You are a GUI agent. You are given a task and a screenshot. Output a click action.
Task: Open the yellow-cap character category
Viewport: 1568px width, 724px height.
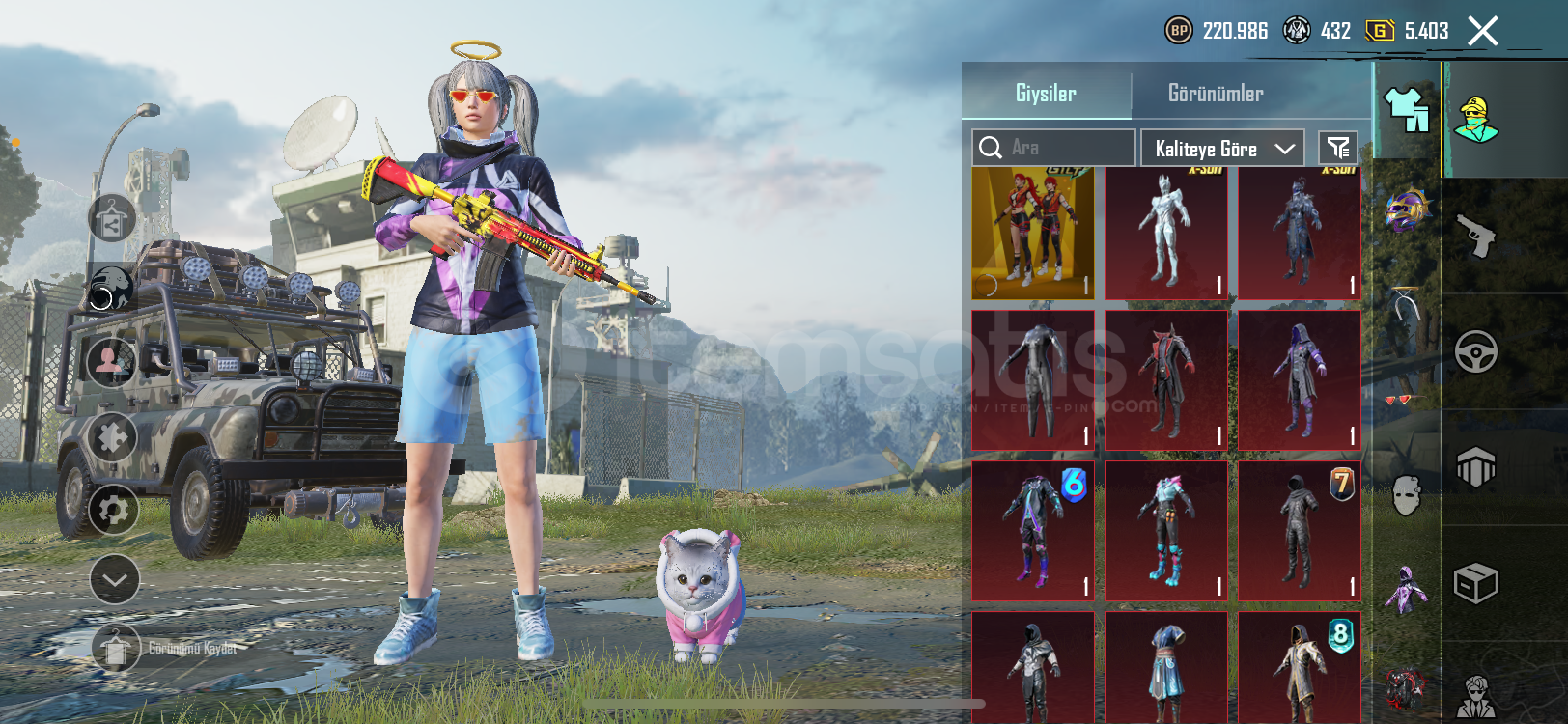tap(1476, 120)
